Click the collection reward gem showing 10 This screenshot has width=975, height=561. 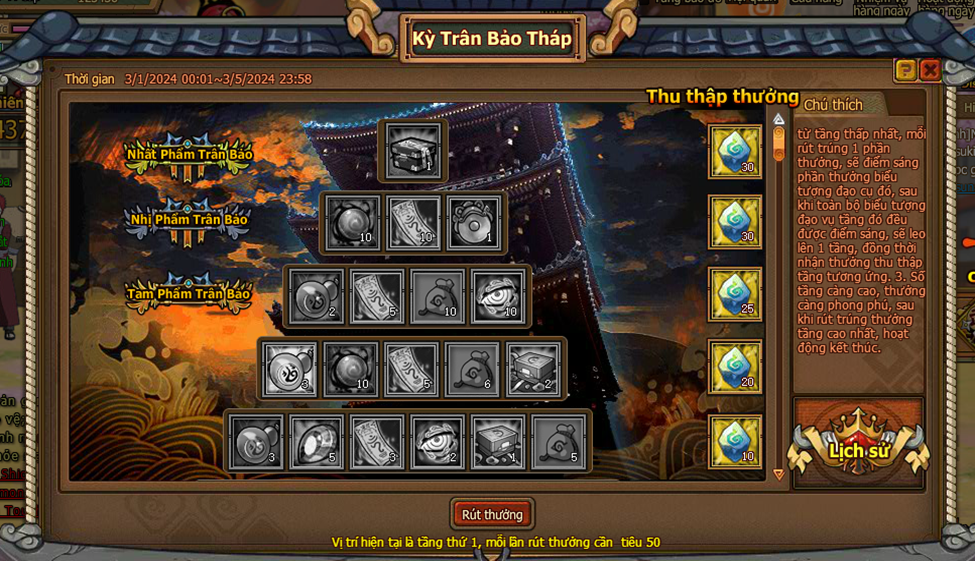coord(735,441)
